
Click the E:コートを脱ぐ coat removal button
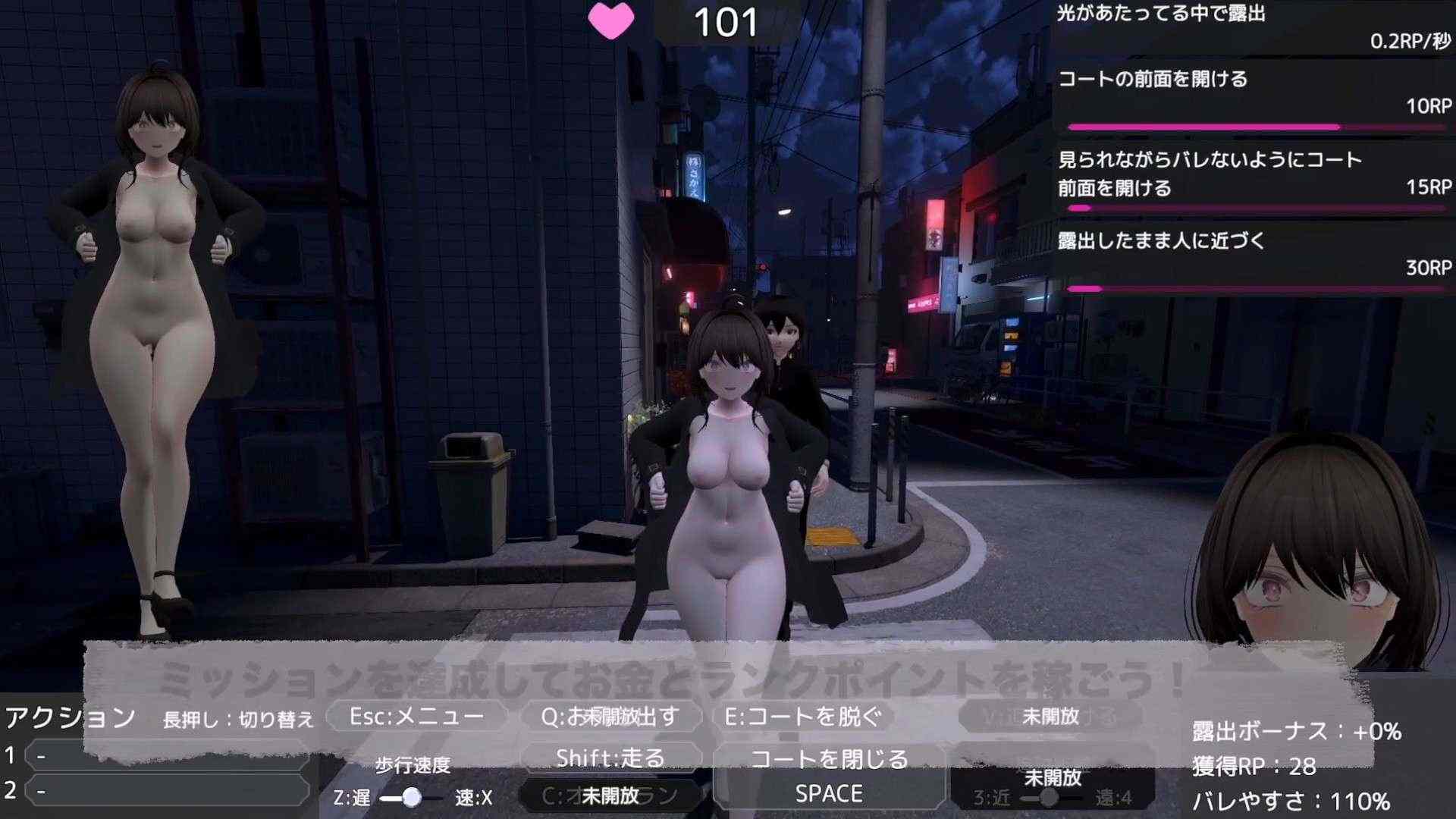(811, 714)
